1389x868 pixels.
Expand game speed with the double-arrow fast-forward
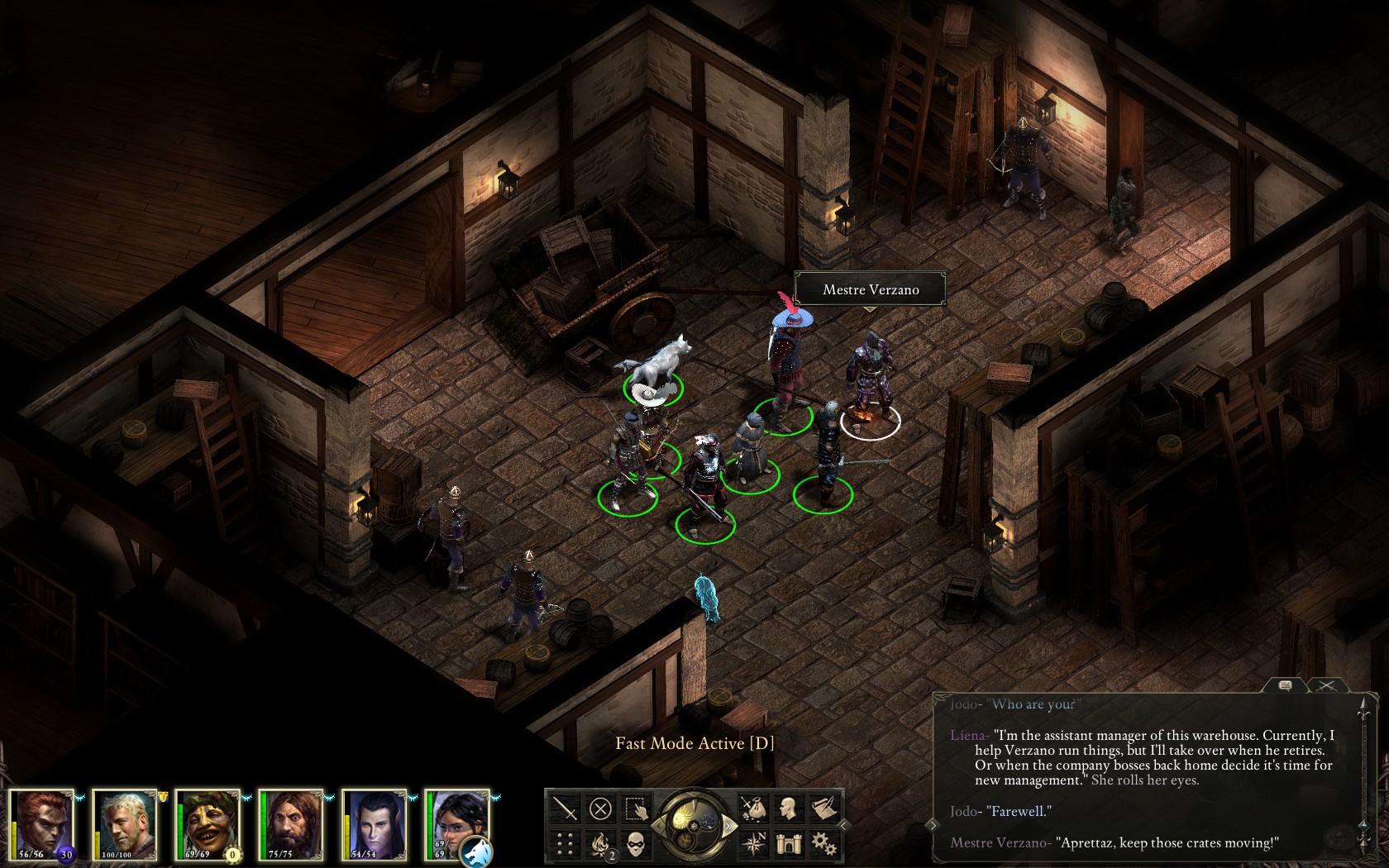730,825
